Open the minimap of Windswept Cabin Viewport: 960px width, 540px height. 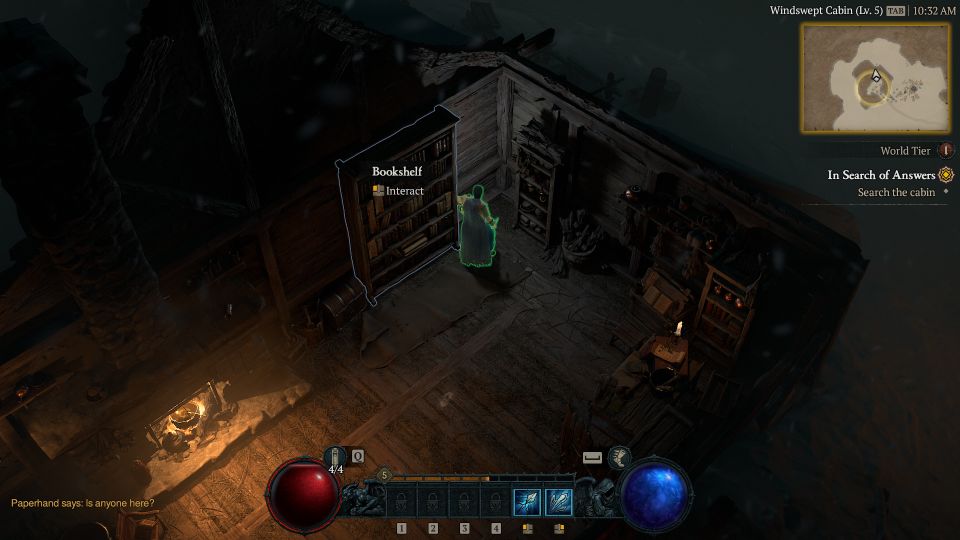(875, 78)
